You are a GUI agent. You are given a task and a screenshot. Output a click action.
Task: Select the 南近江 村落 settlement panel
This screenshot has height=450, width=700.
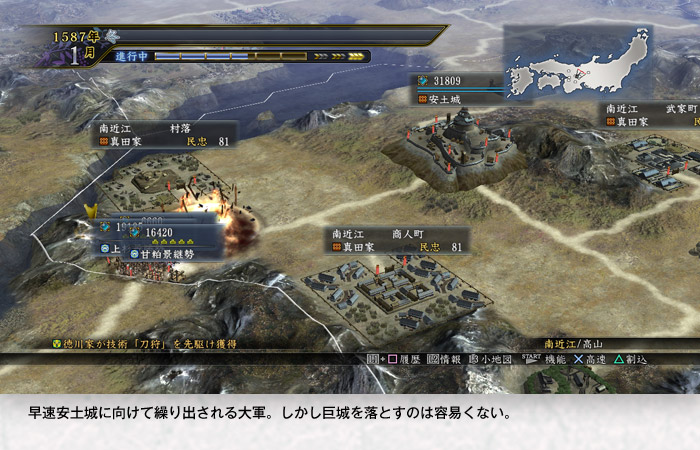(166, 135)
